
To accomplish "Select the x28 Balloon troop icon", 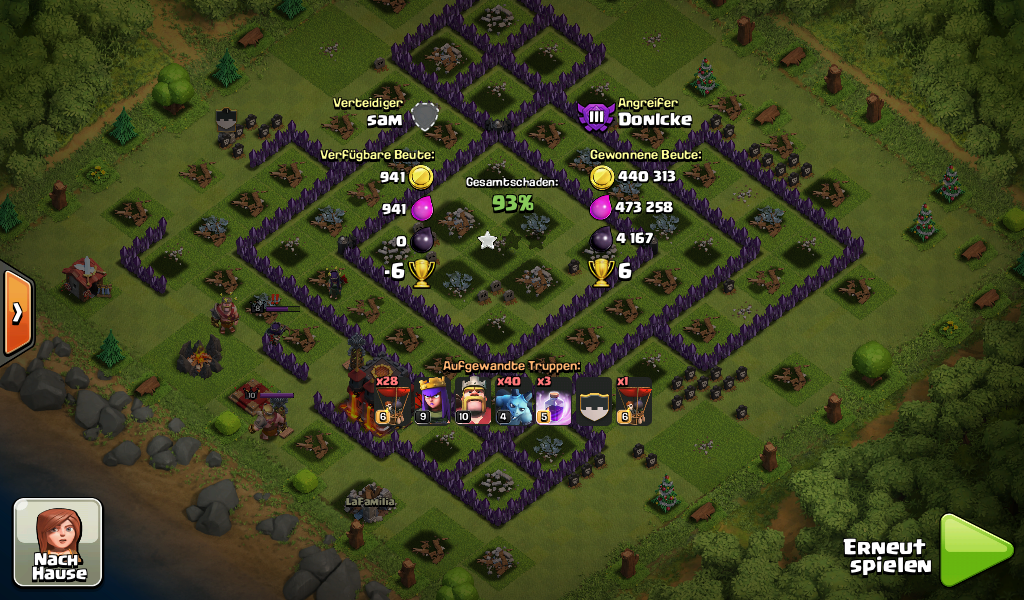I will 392,401.
